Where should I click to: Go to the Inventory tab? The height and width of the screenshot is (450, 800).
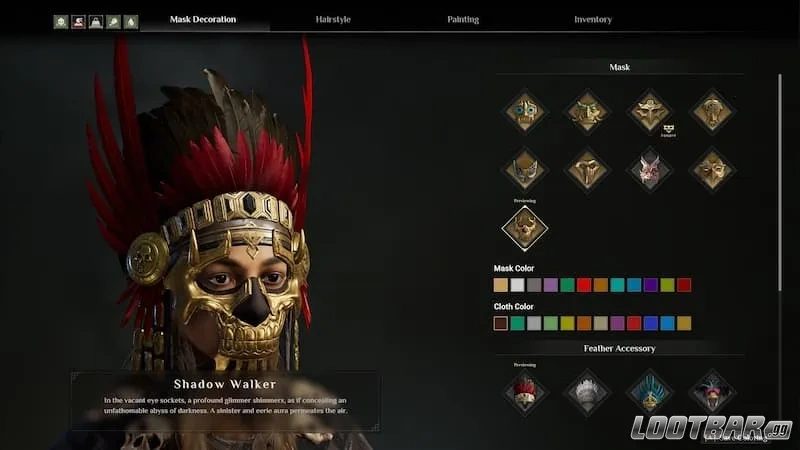[x=593, y=19]
